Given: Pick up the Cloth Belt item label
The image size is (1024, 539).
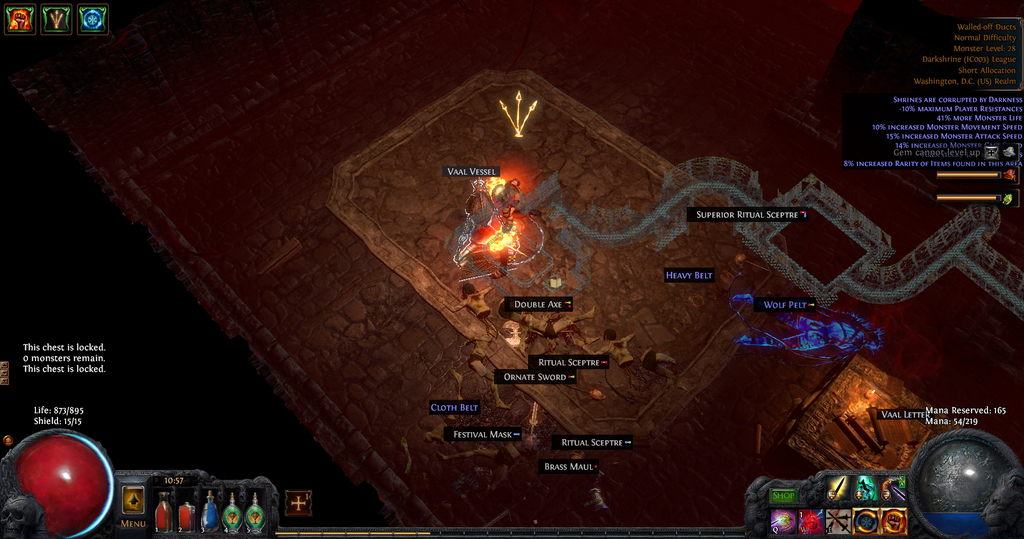Looking at the screenshot, I should [455, 408].
